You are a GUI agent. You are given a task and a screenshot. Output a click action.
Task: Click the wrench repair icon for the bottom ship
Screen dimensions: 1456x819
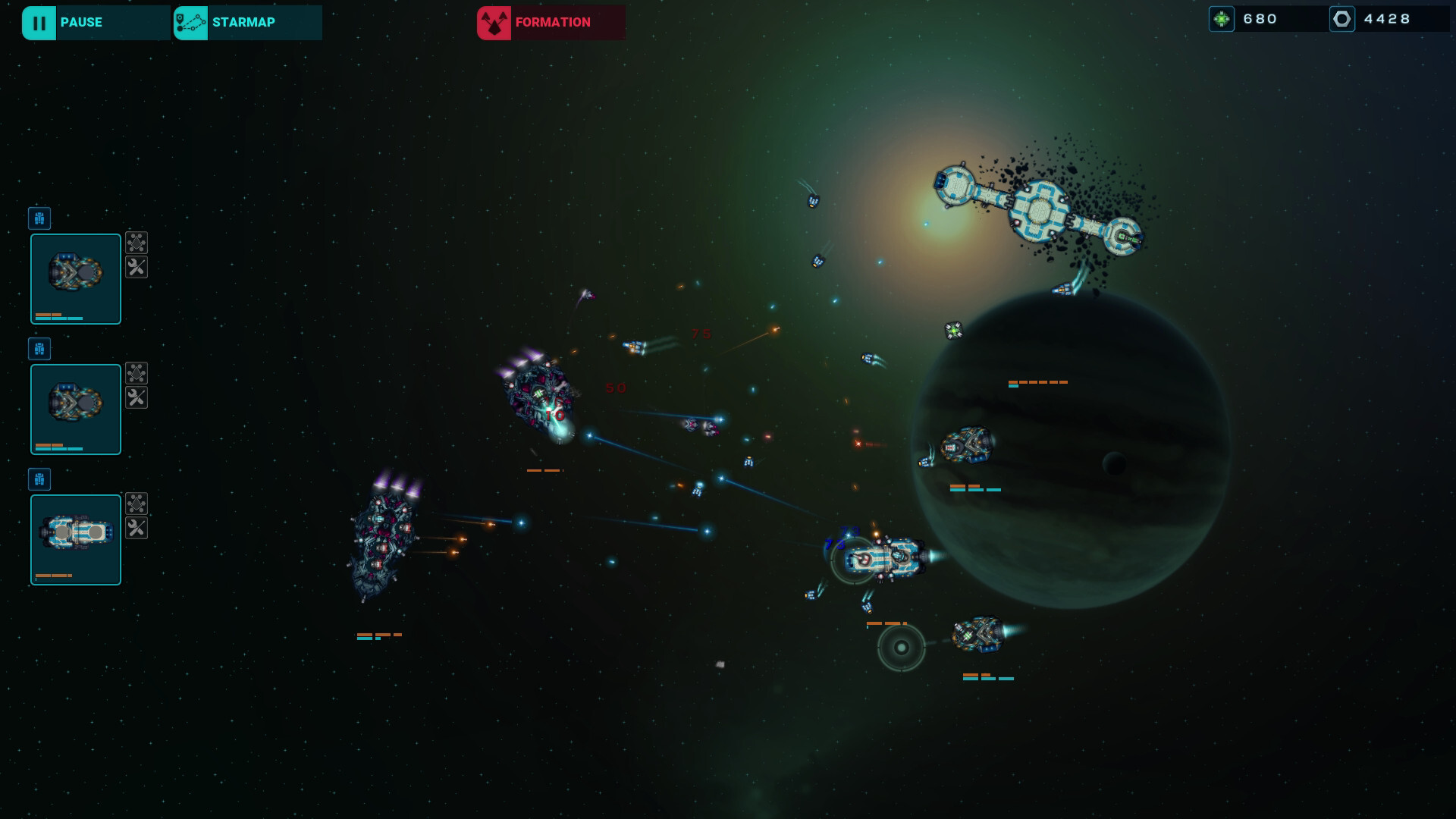[136, 529]
